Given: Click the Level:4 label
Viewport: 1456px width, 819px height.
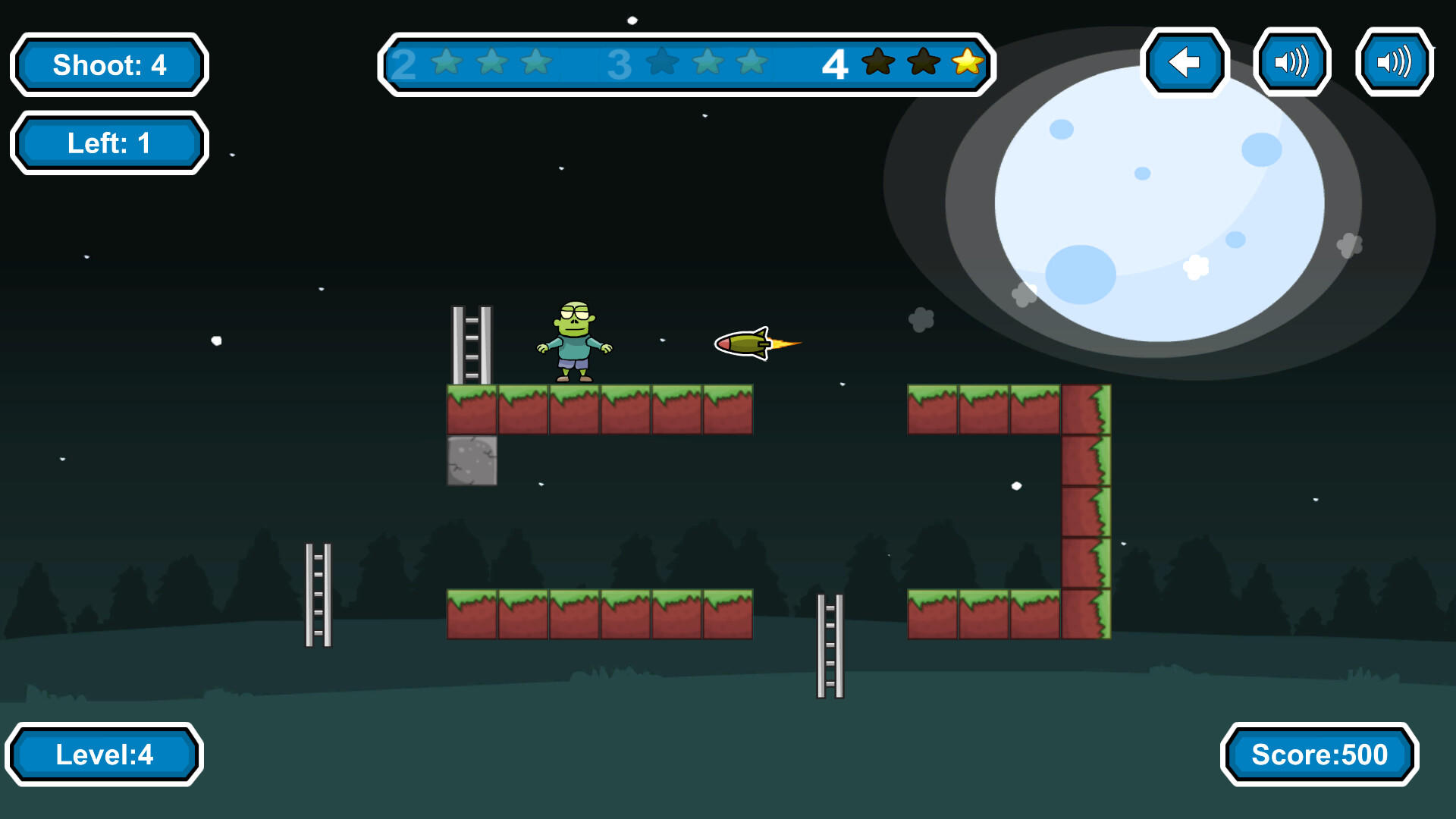Looking at the screenshot, I should [106, 755].
